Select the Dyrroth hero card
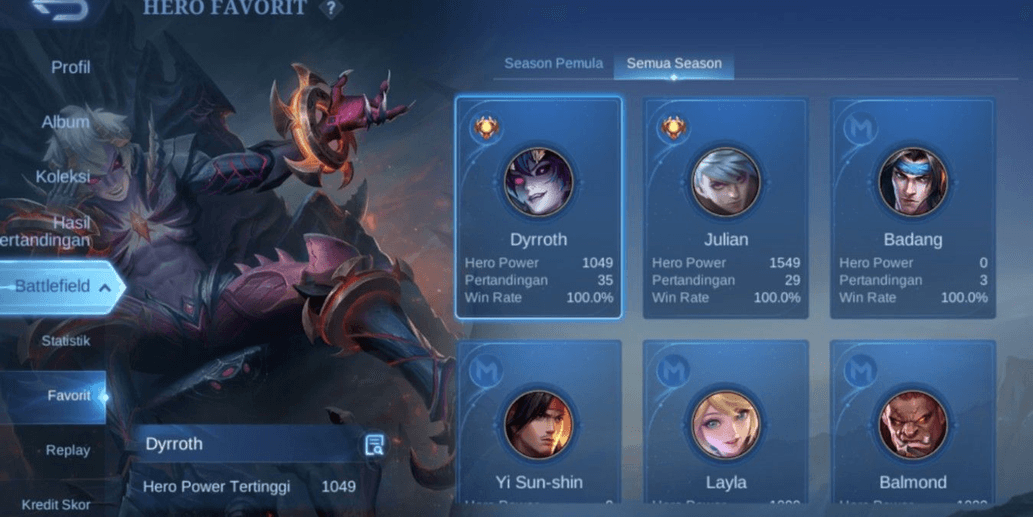The image size is (1033, 517). click(538, 207)
